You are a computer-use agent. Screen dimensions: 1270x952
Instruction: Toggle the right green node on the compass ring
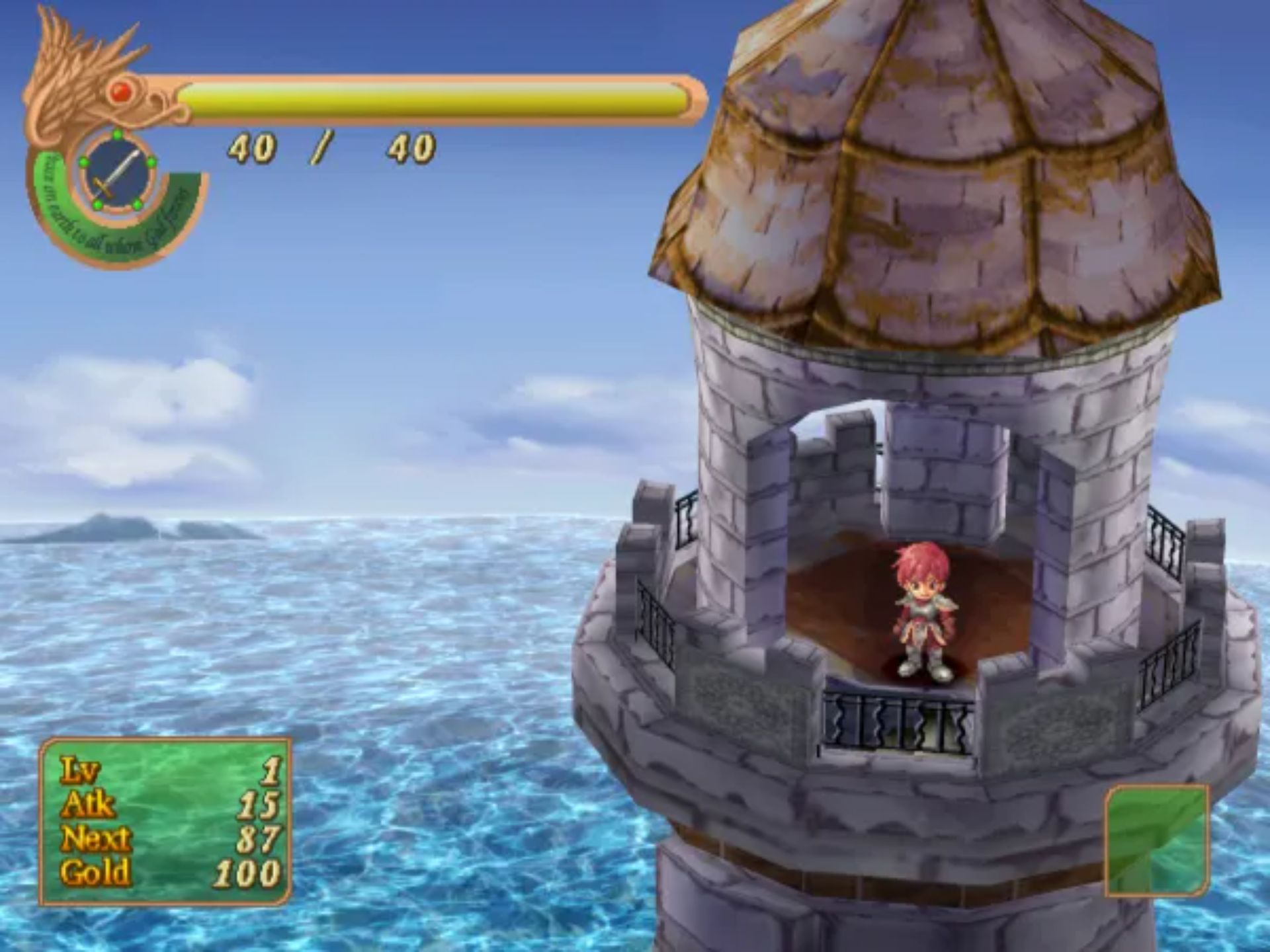[151, 163]
